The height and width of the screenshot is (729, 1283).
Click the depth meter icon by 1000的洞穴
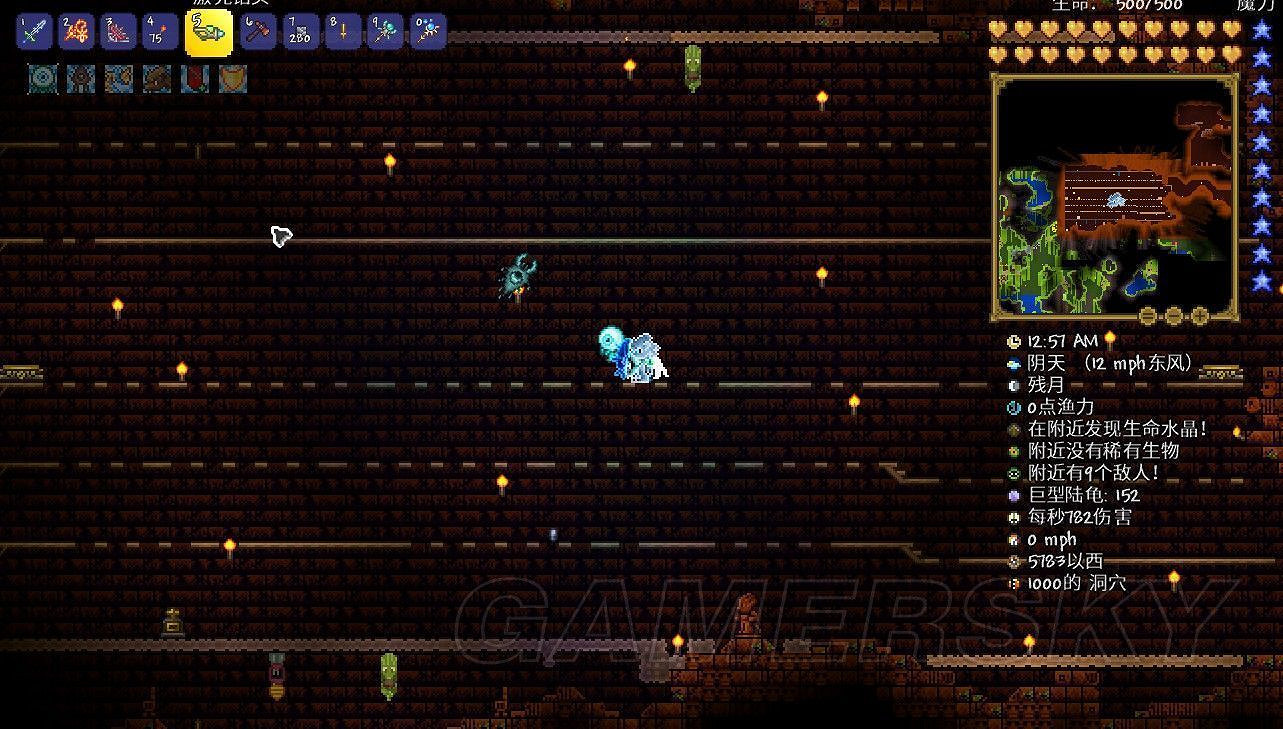1013,583
